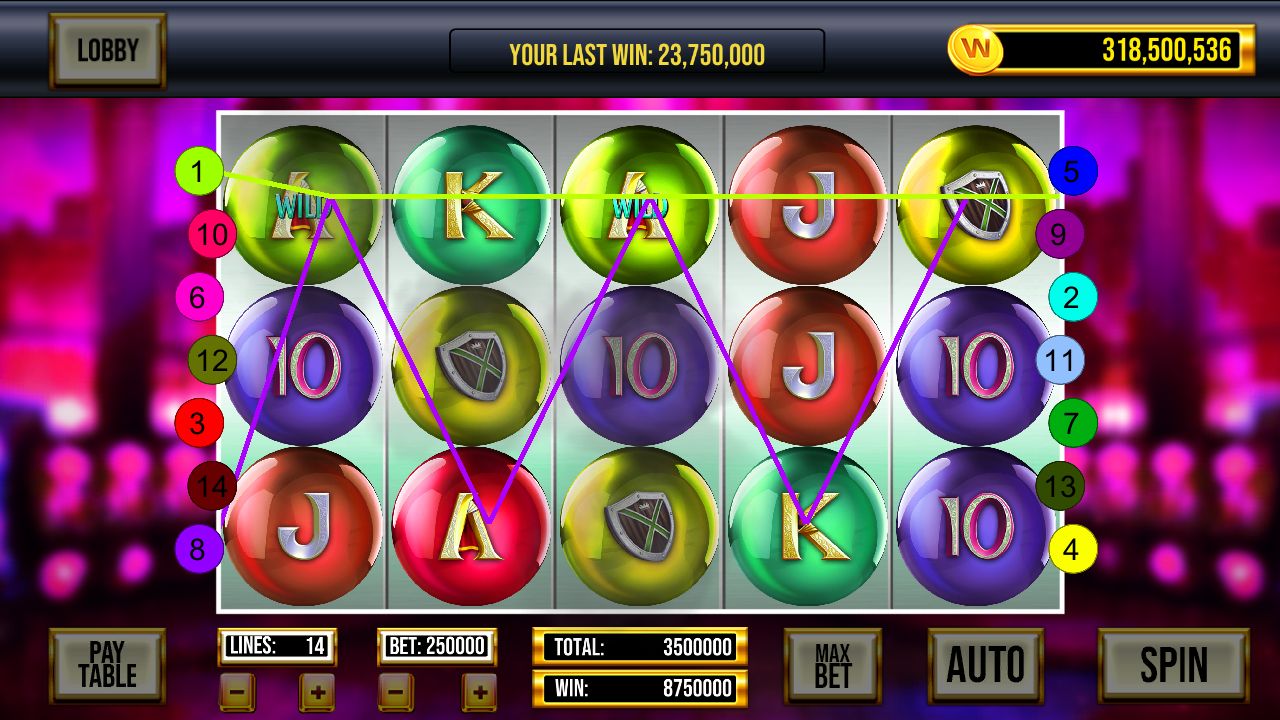The height and width of the screenshot is (720, 1280).
Task: Select payline marker 5
Action: (x=1072, y=172)
